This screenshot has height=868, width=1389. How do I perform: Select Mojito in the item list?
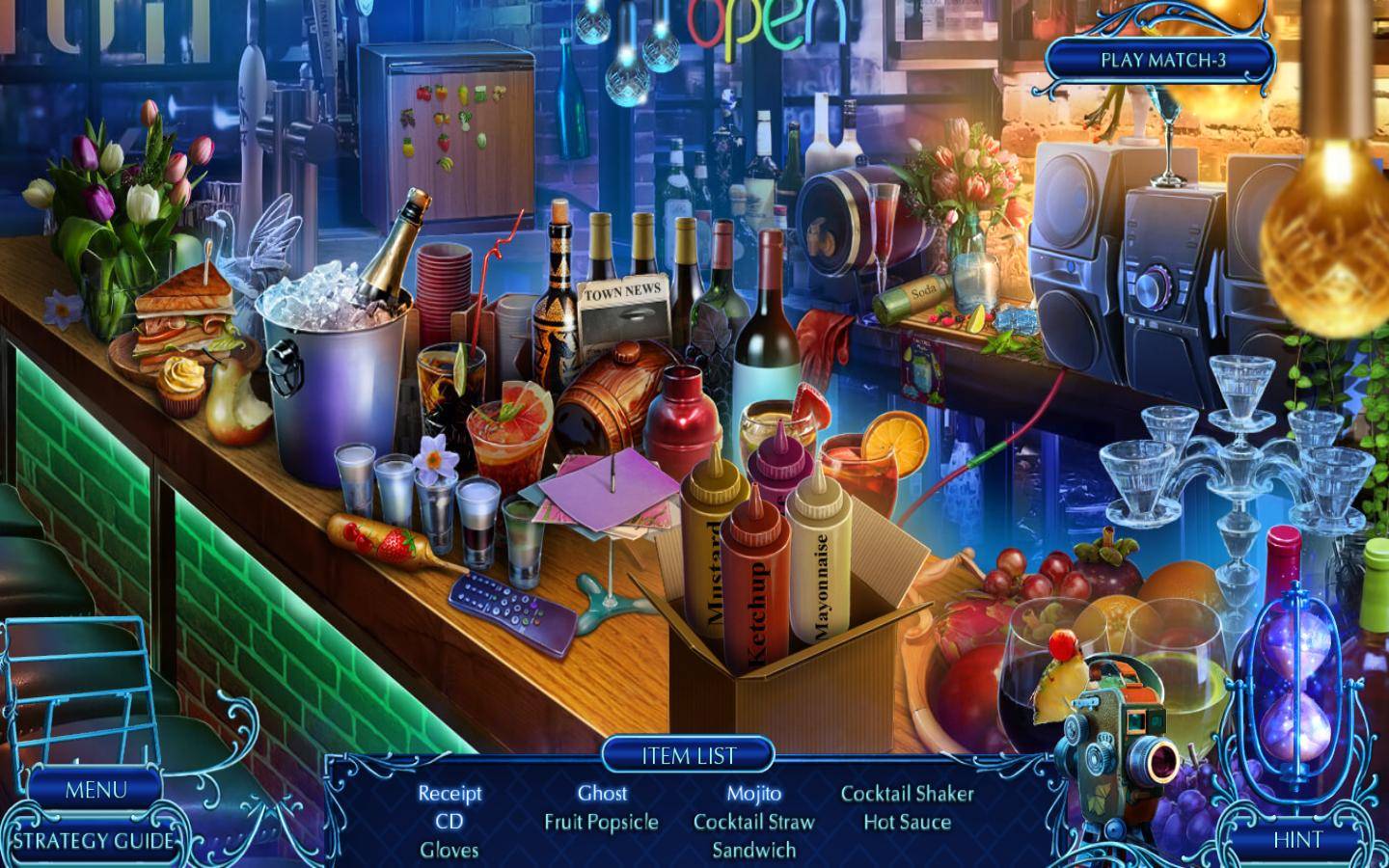tap(754, 794)
